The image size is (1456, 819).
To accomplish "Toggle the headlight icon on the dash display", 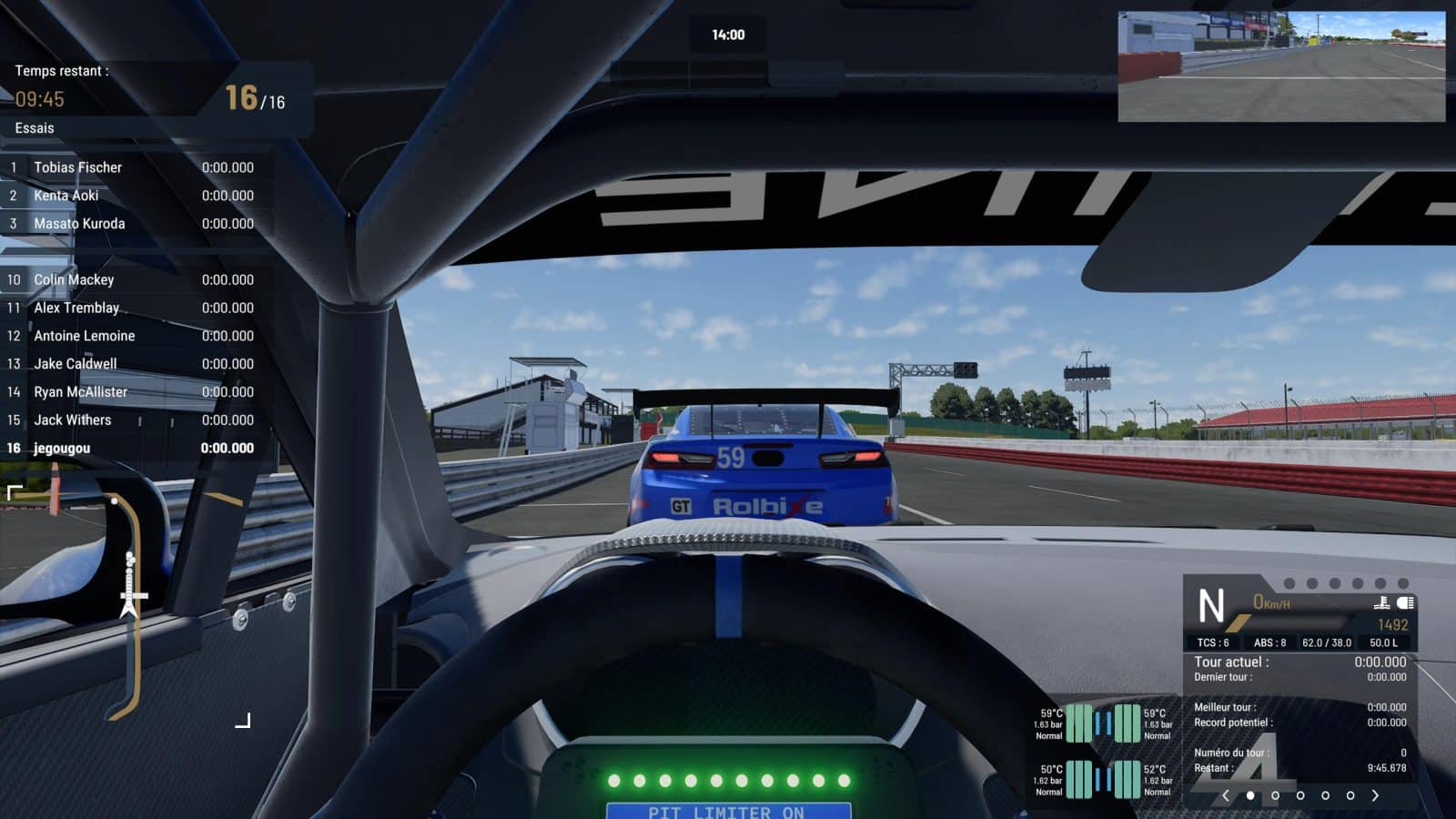I will point(1405,602).
